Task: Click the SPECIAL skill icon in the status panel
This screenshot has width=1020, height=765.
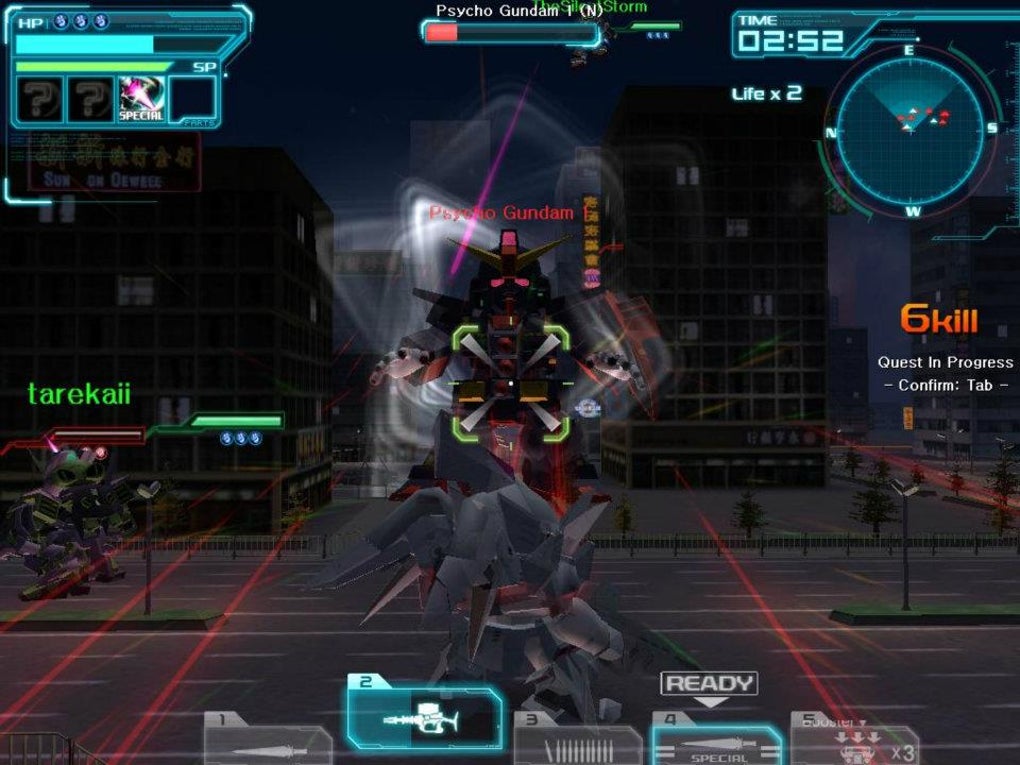Action: click(141, 101)
